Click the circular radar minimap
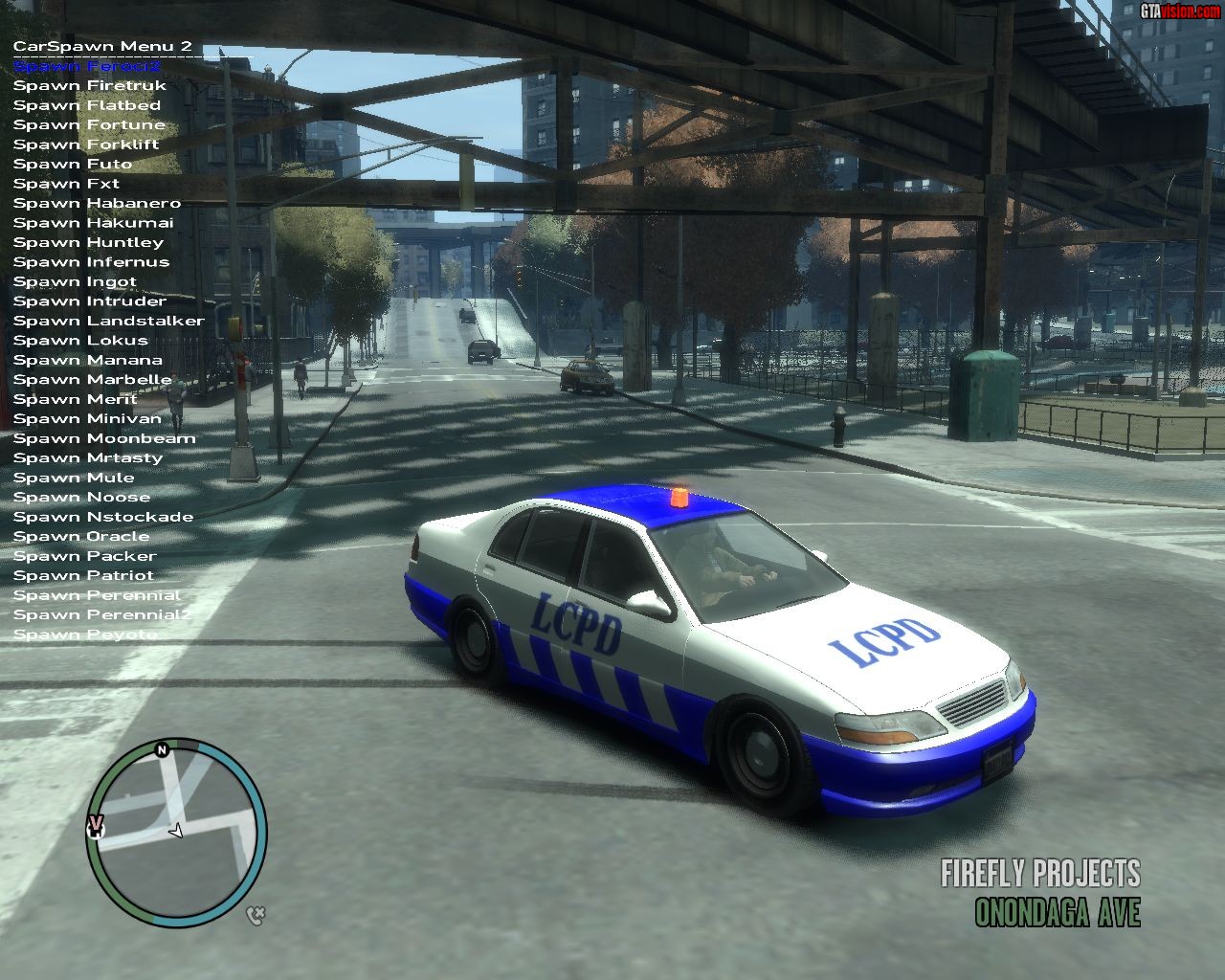1225x980 pixels. 175,832
